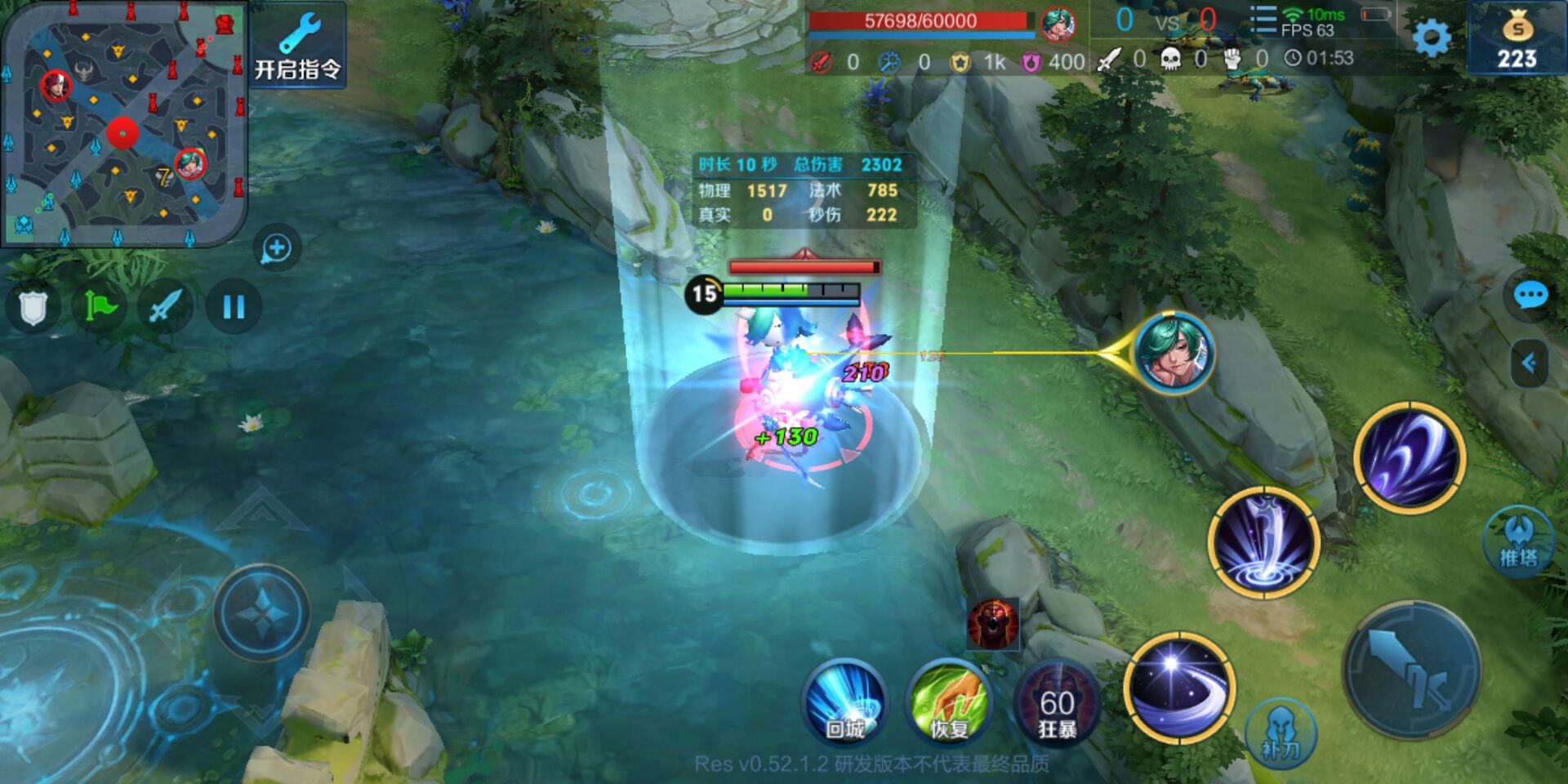Tap the 补刀 last-hit minion button

click(x=1281, y=733)
